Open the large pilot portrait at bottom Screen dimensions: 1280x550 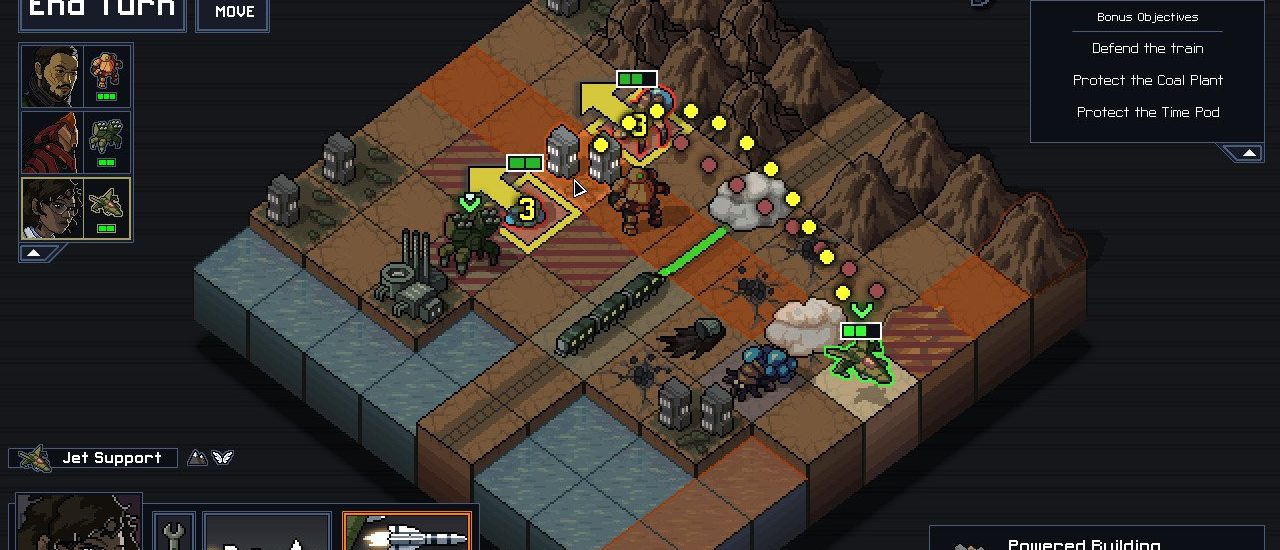pyautogui.click(x=78, y=523)
